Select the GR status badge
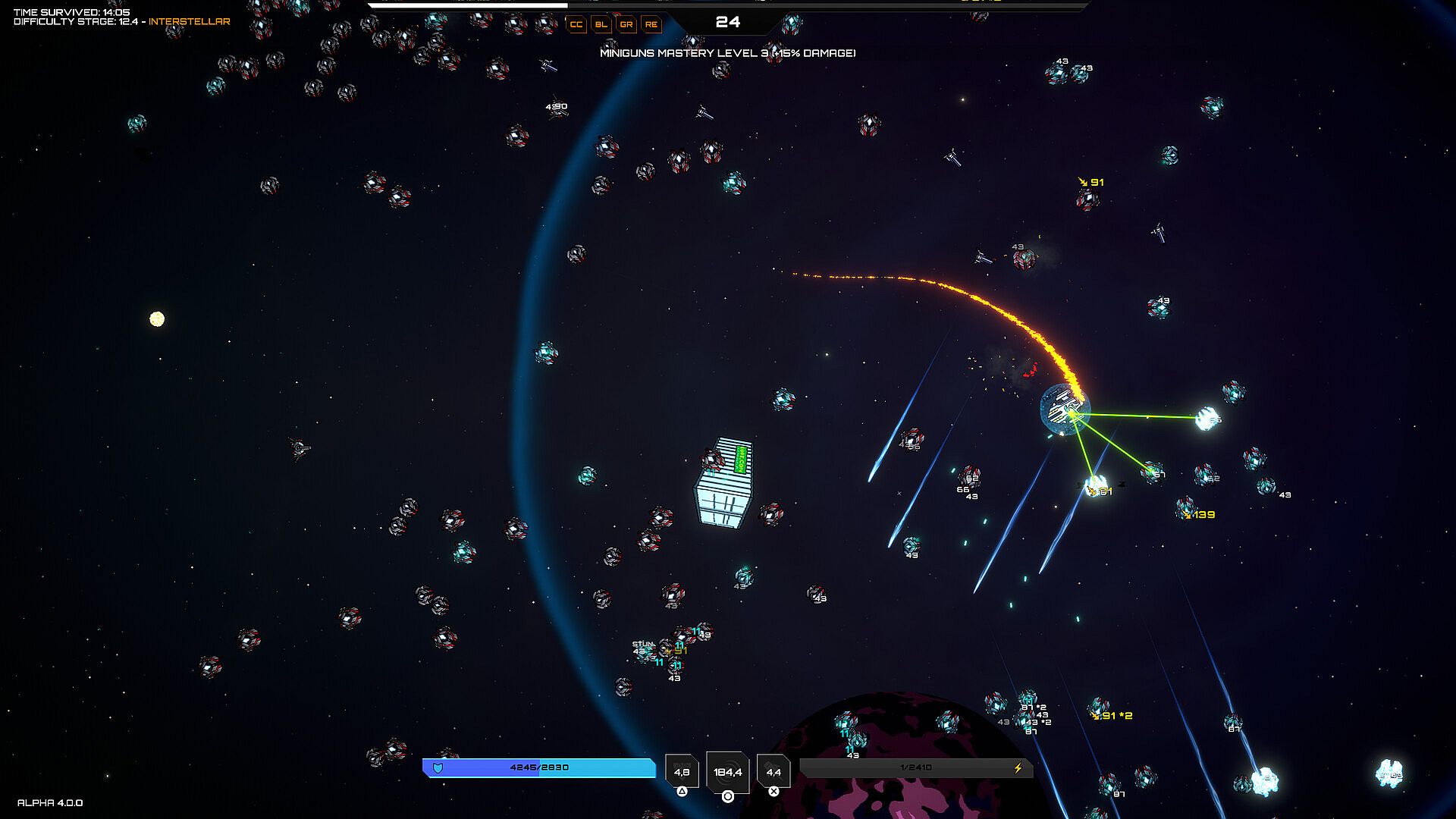 pyautogui.click(x=626, y=24)
